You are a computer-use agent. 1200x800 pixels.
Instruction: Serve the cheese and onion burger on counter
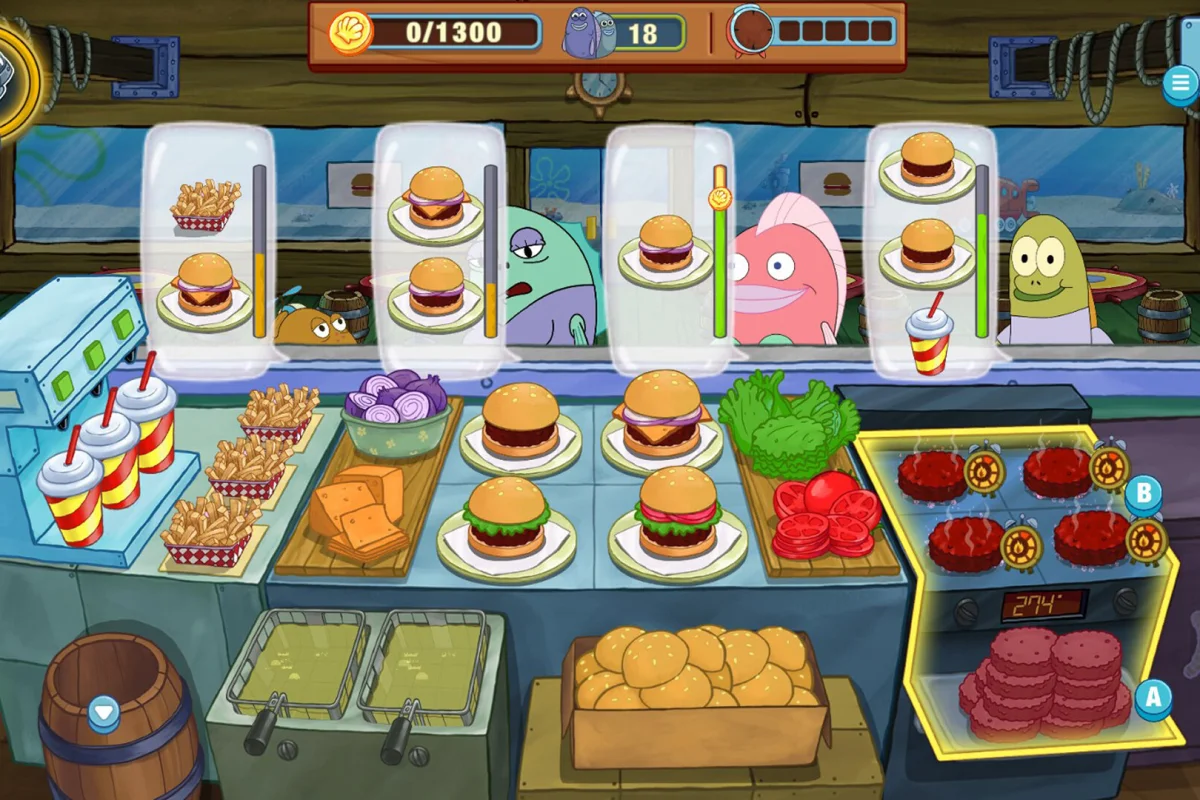pyautogui.click(x=660, y=415)
